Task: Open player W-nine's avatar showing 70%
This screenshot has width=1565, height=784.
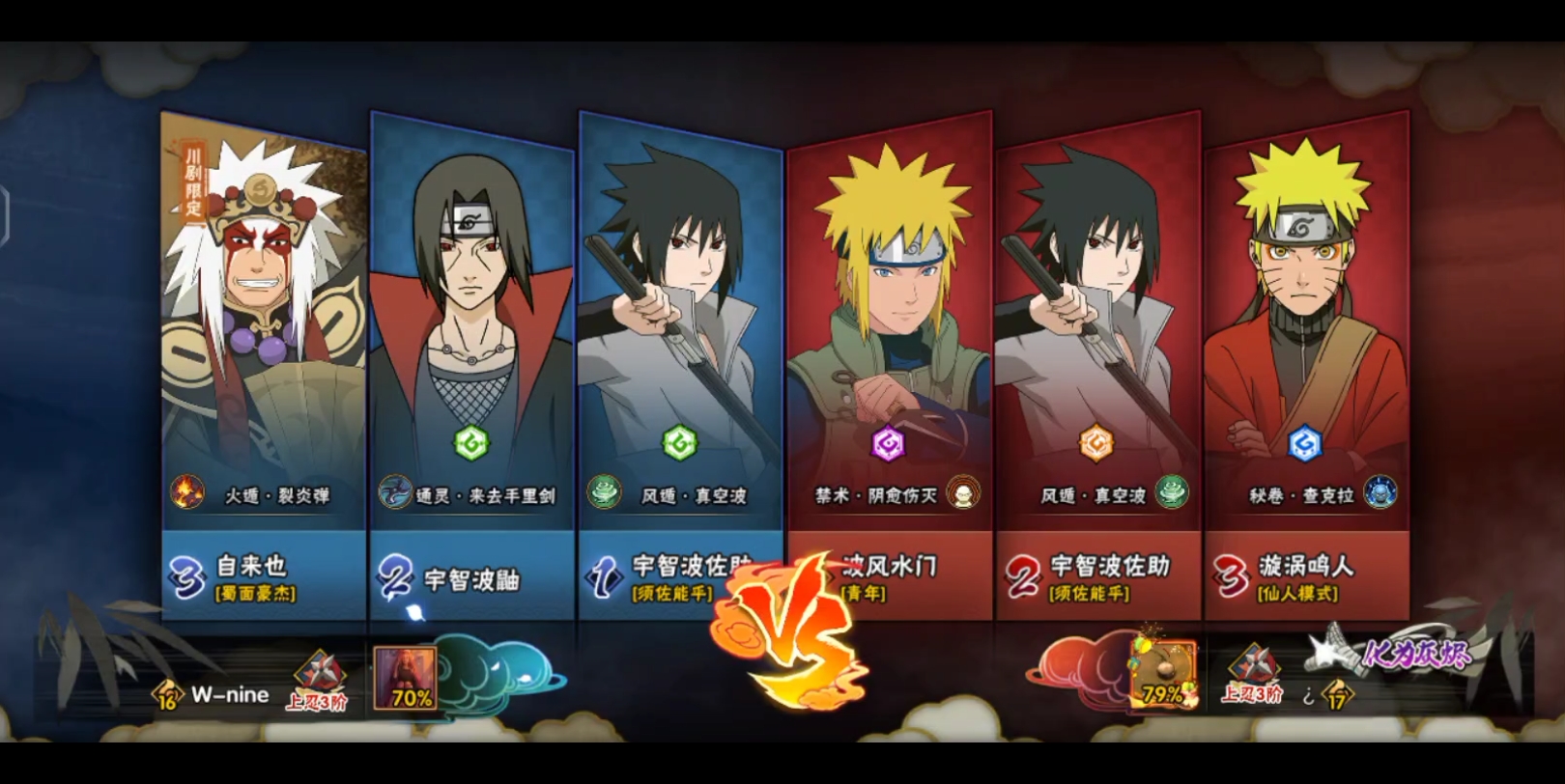Action: point(405,678)
